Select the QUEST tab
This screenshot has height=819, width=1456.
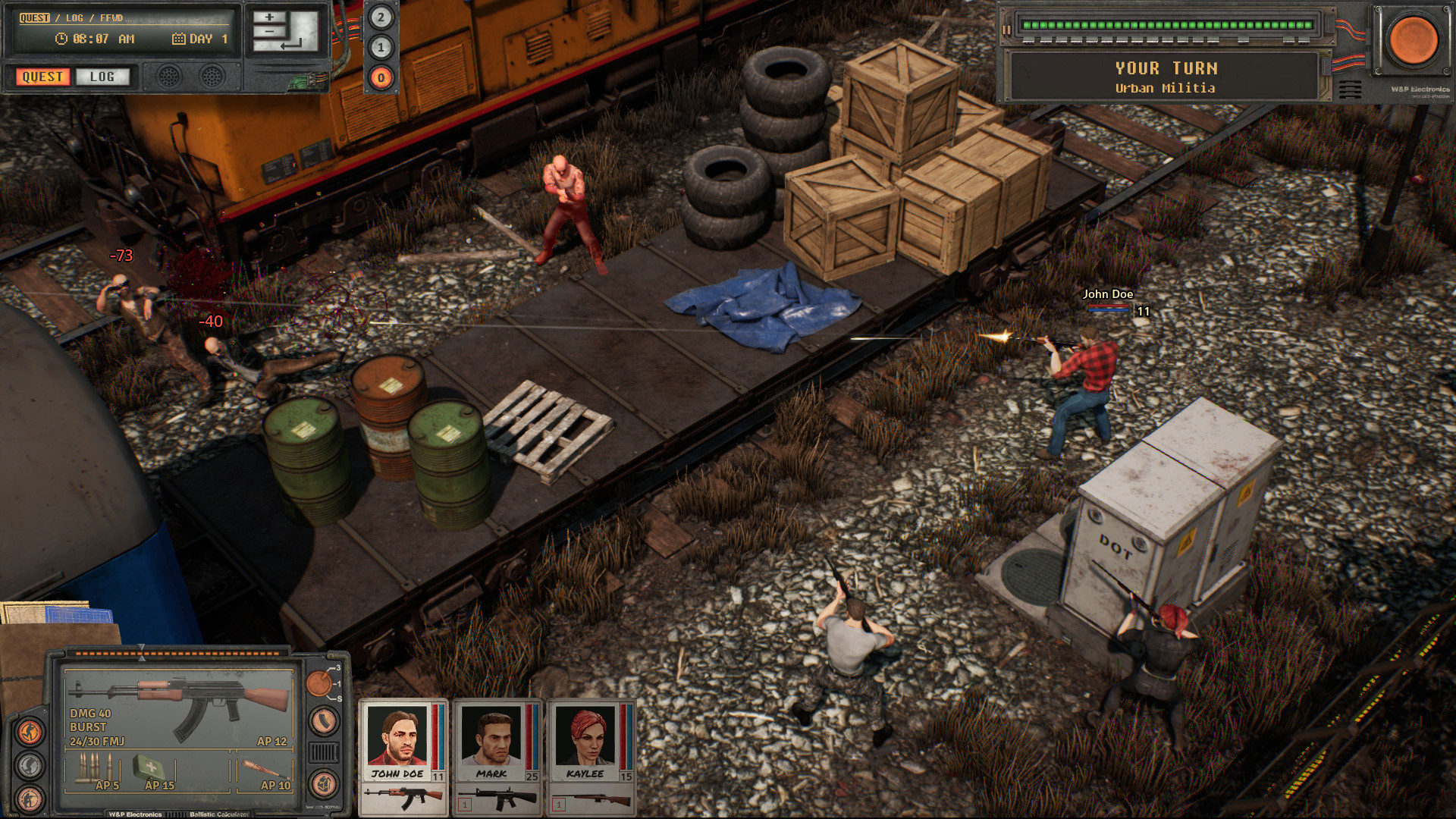(43, 77)
